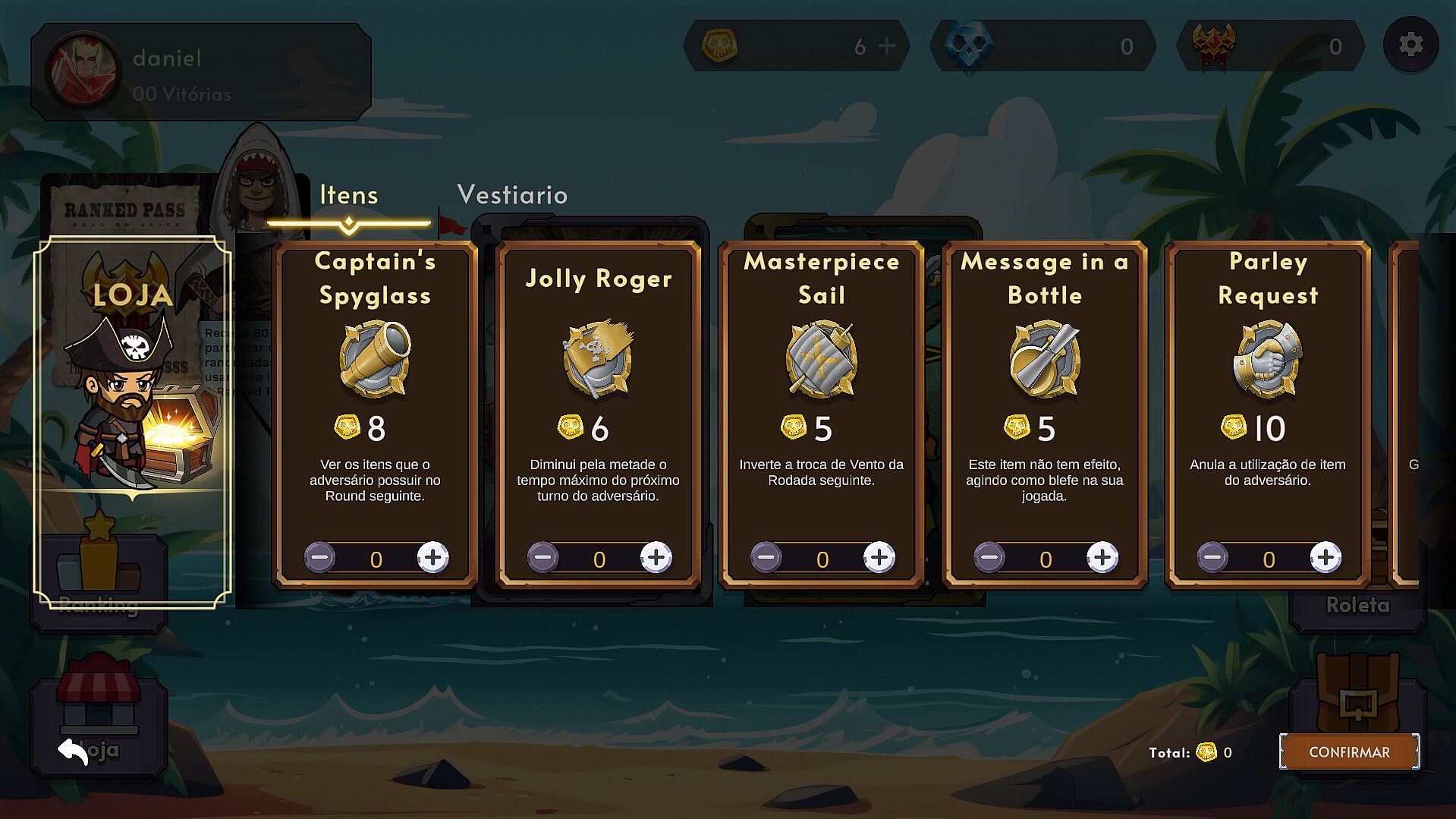The image size is (1456, 819).
Task: Switch to the Vestiario tab
Action: (512, 195)
